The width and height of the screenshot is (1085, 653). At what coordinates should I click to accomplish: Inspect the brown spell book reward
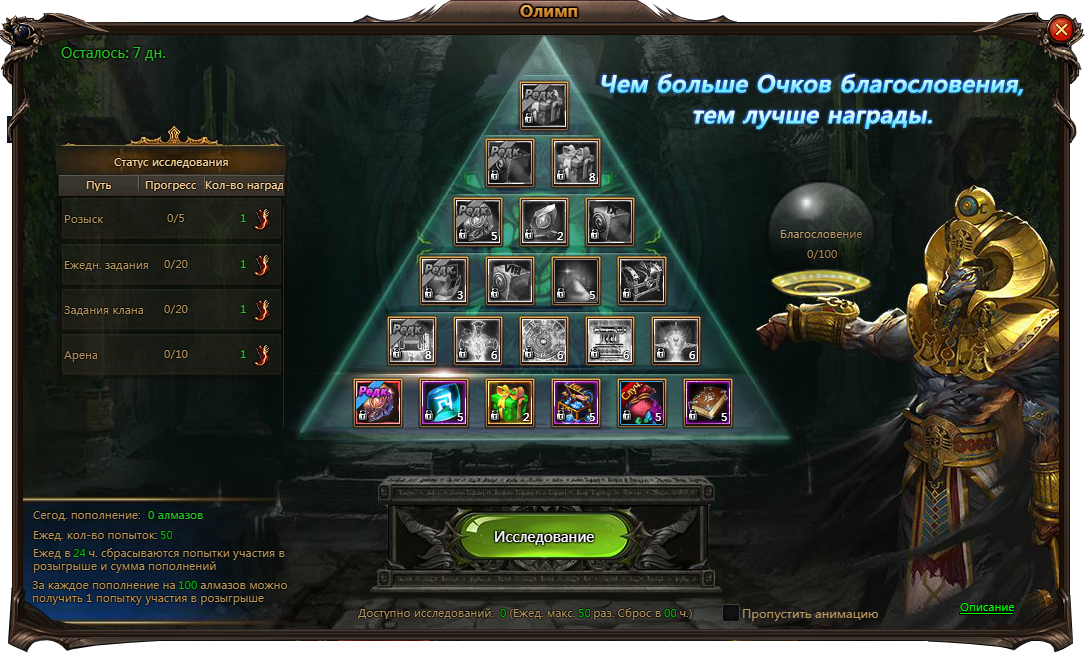point(708,403)
